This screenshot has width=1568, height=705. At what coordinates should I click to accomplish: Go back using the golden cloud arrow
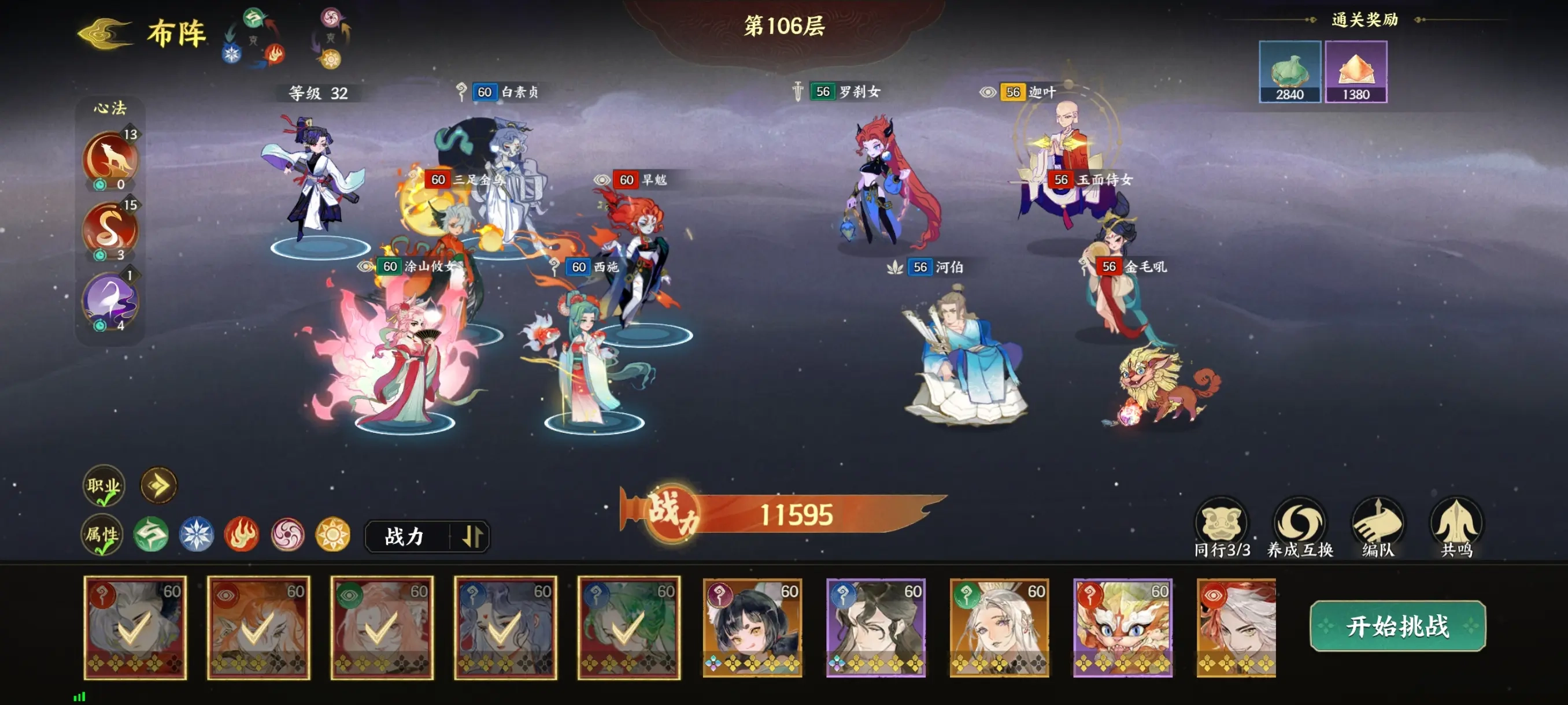105,34
